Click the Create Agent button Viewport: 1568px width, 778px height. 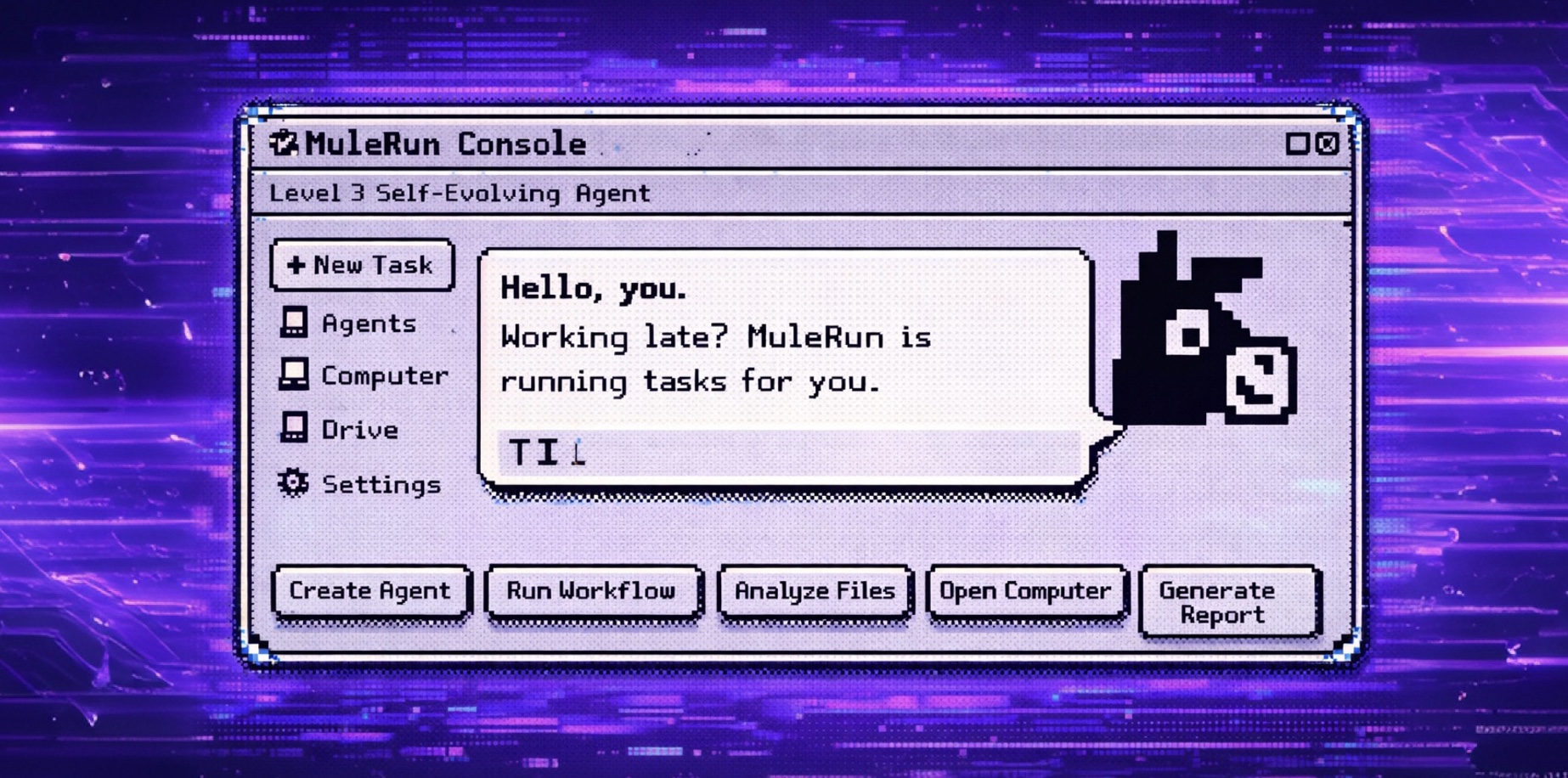pos(370,591)
